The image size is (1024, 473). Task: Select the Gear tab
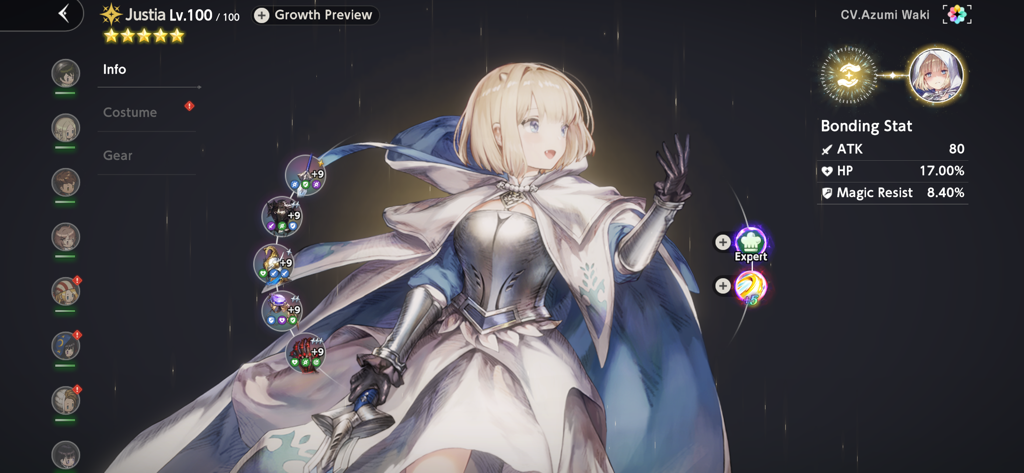click(x=118, y=156)
